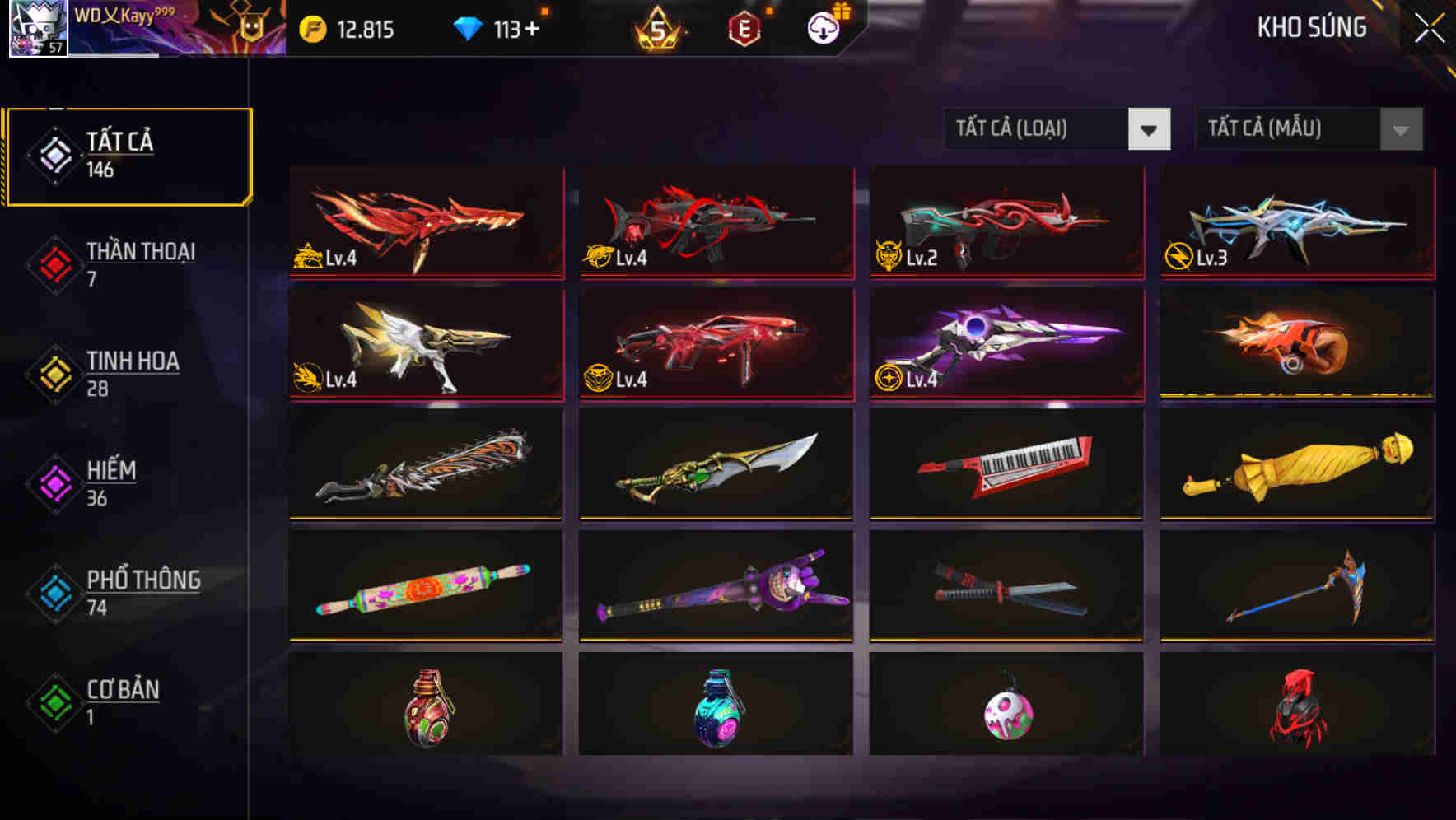Screen dimensions: 1456x820
Task: Open the TẤT CẢ (LOẠI) dropdown
Action: pyautogui.click(x=1057, y=129)
